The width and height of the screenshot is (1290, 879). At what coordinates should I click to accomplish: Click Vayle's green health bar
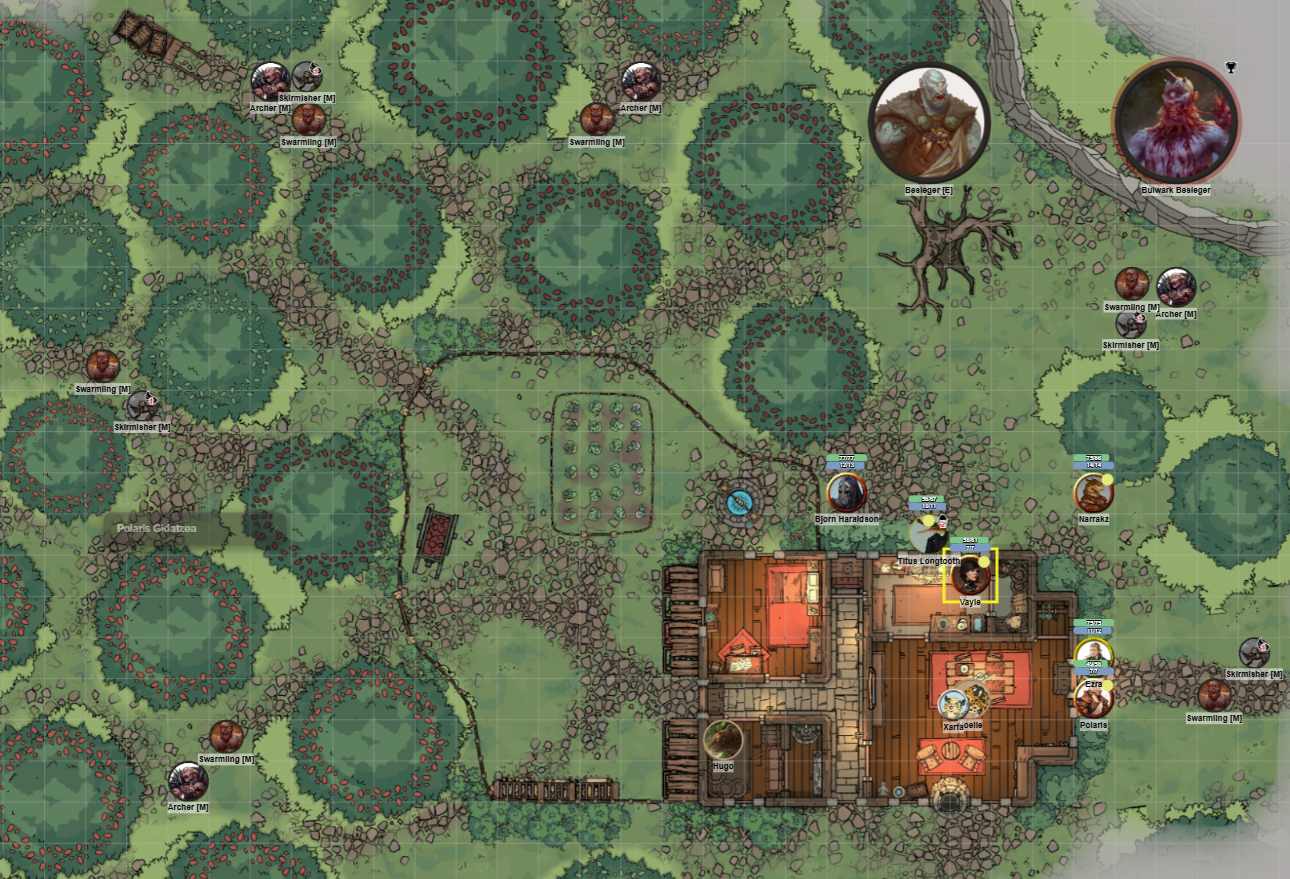pyautogui.click(x=969, y=540)
